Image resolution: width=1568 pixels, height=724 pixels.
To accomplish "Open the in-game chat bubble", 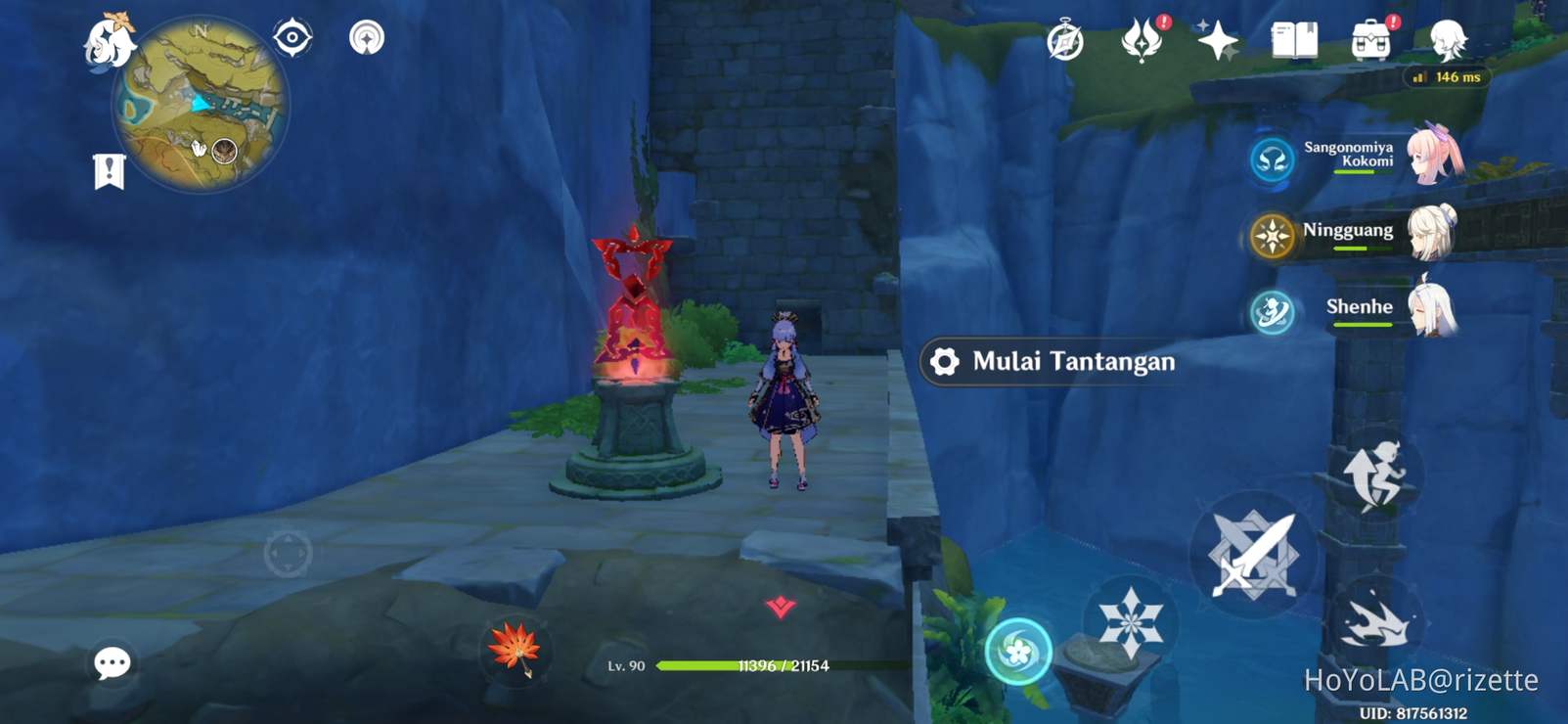I will (x=112, y=663).
